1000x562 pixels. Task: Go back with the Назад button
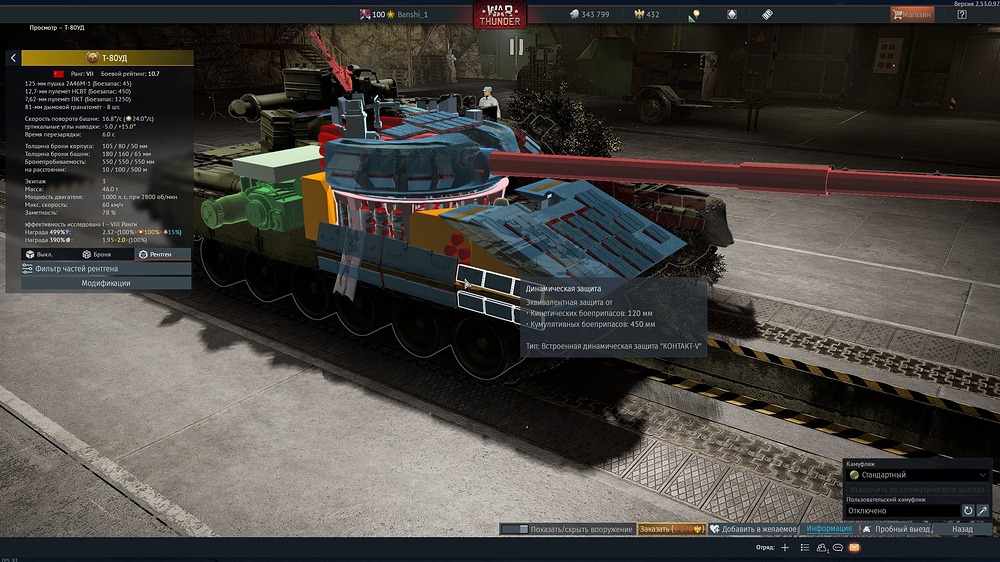(x=962, y=529)
